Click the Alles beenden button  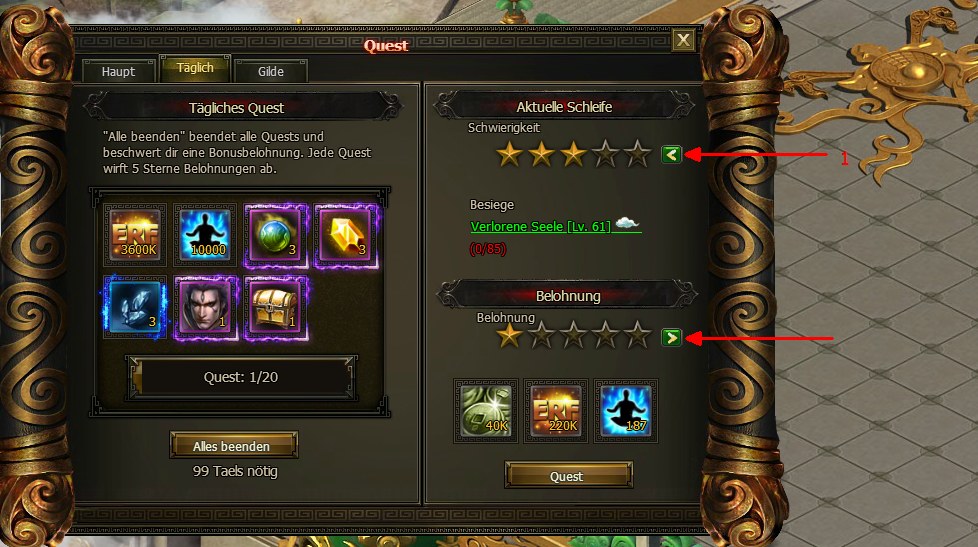point(234,445)
